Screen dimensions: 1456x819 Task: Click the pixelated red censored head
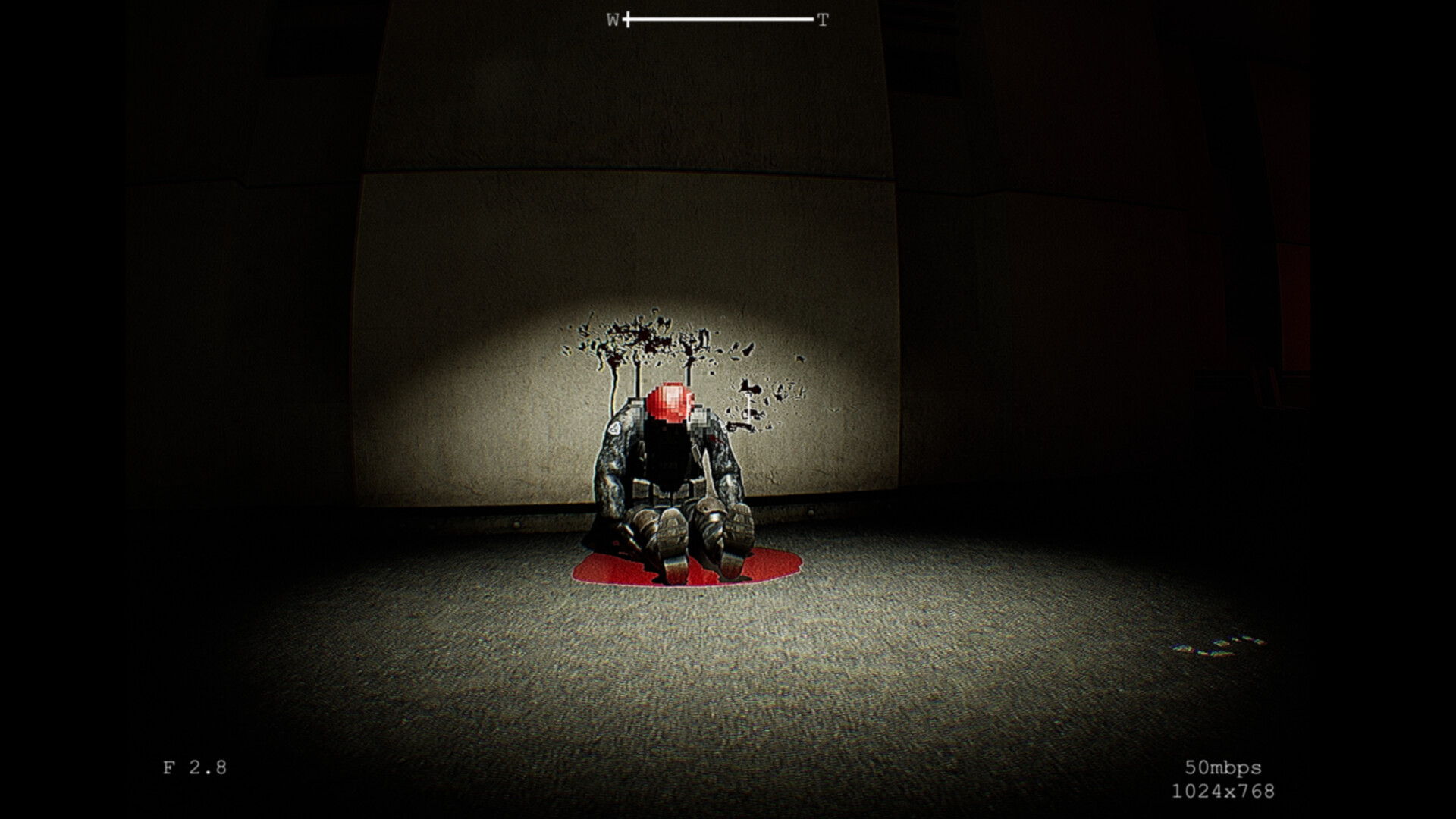point(670,402)
